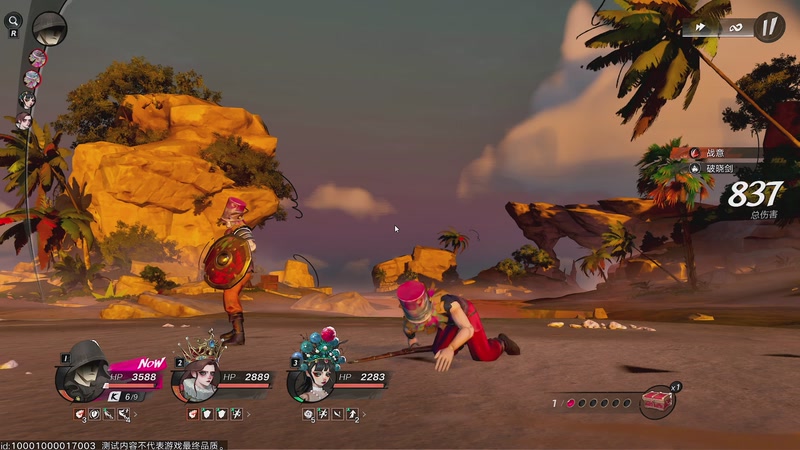
Task: Toggle fast-forward battle speed
Action: click(x=702, y=27)
